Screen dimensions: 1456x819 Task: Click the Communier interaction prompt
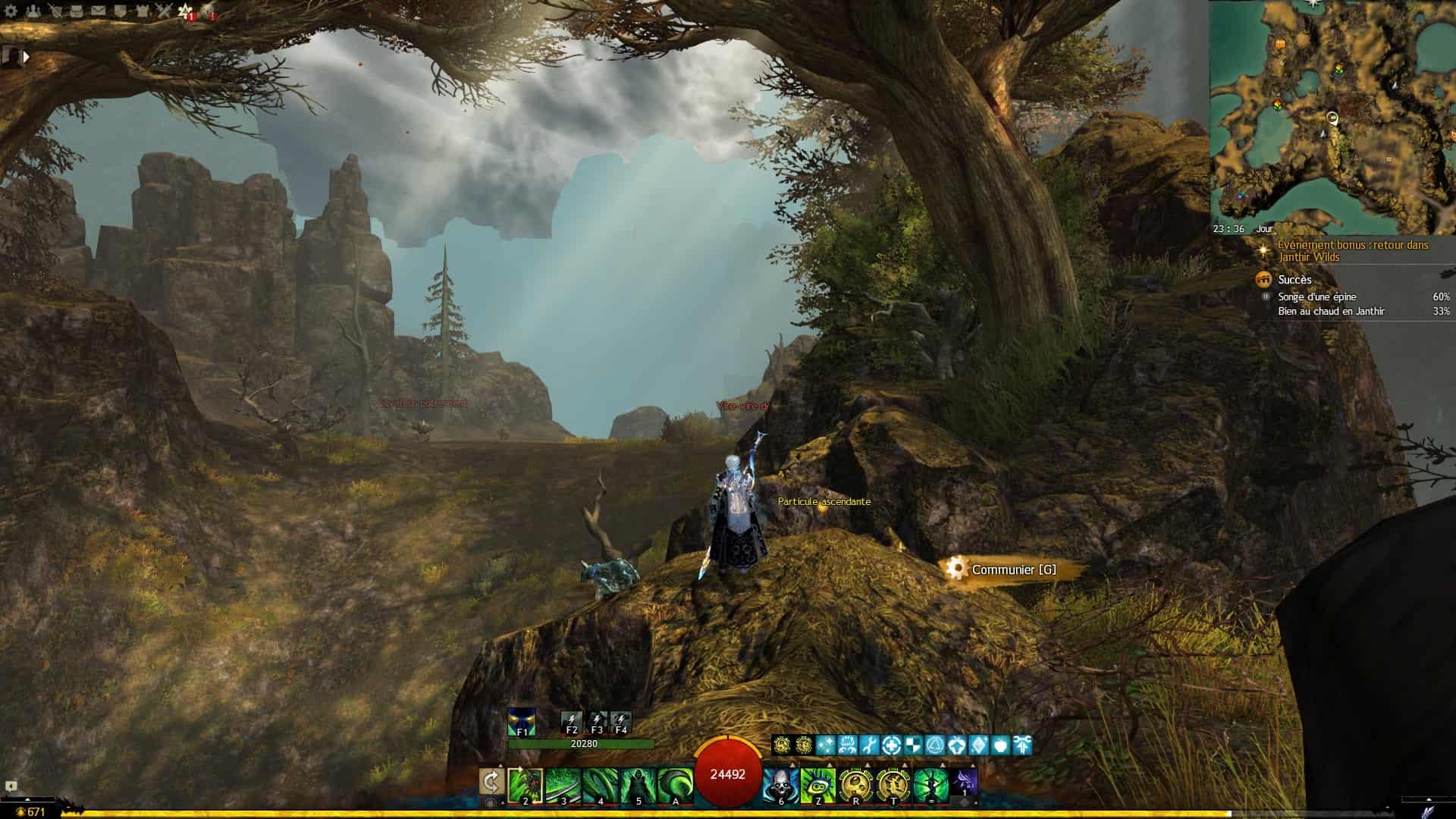(1013, 570)
